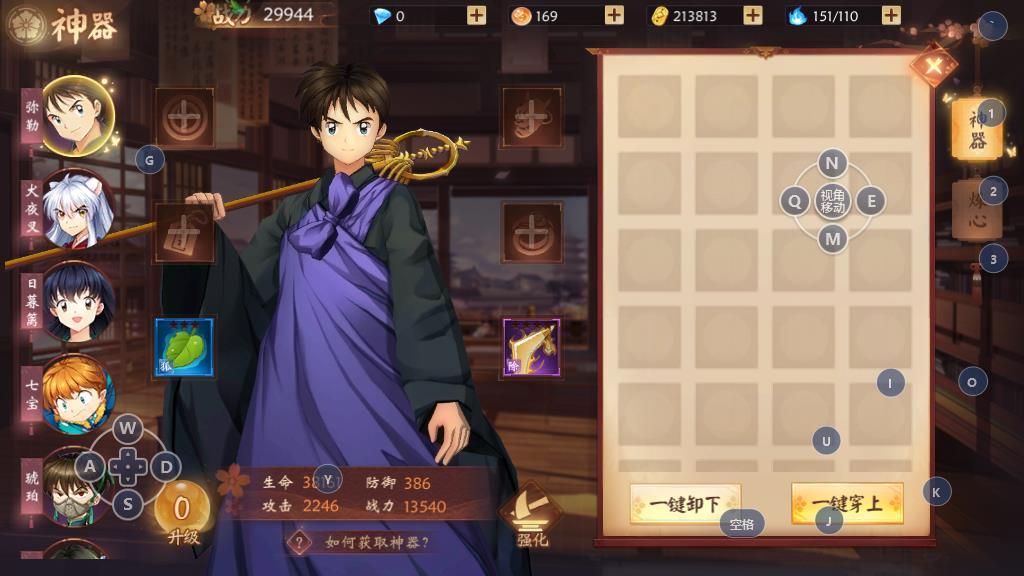Add diamonds with the plus button

click(476, 15)
